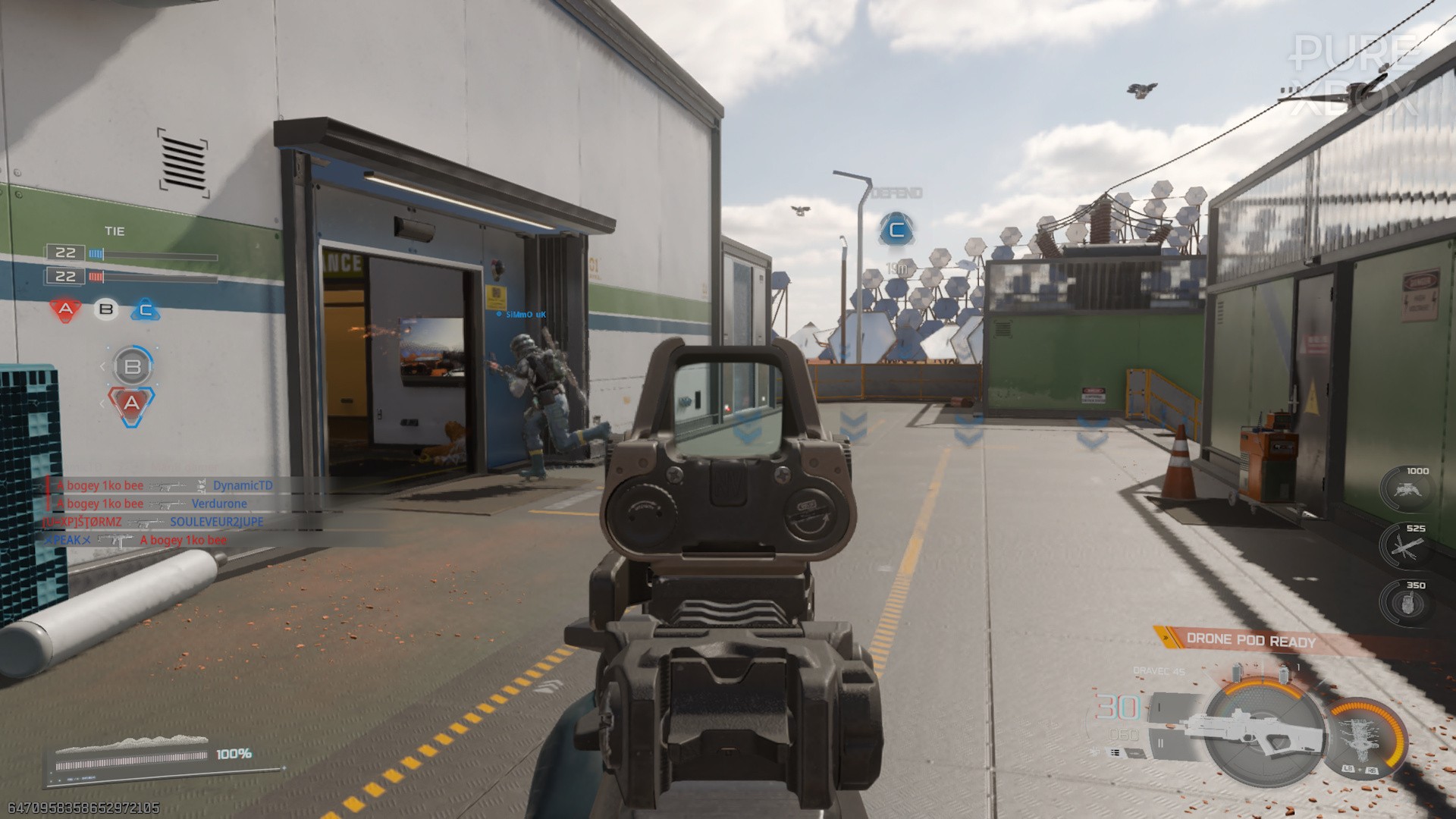1456x819 pixels.
Task: Select the throwing knife gadget icon priced 525
Action: point(1407,544)
